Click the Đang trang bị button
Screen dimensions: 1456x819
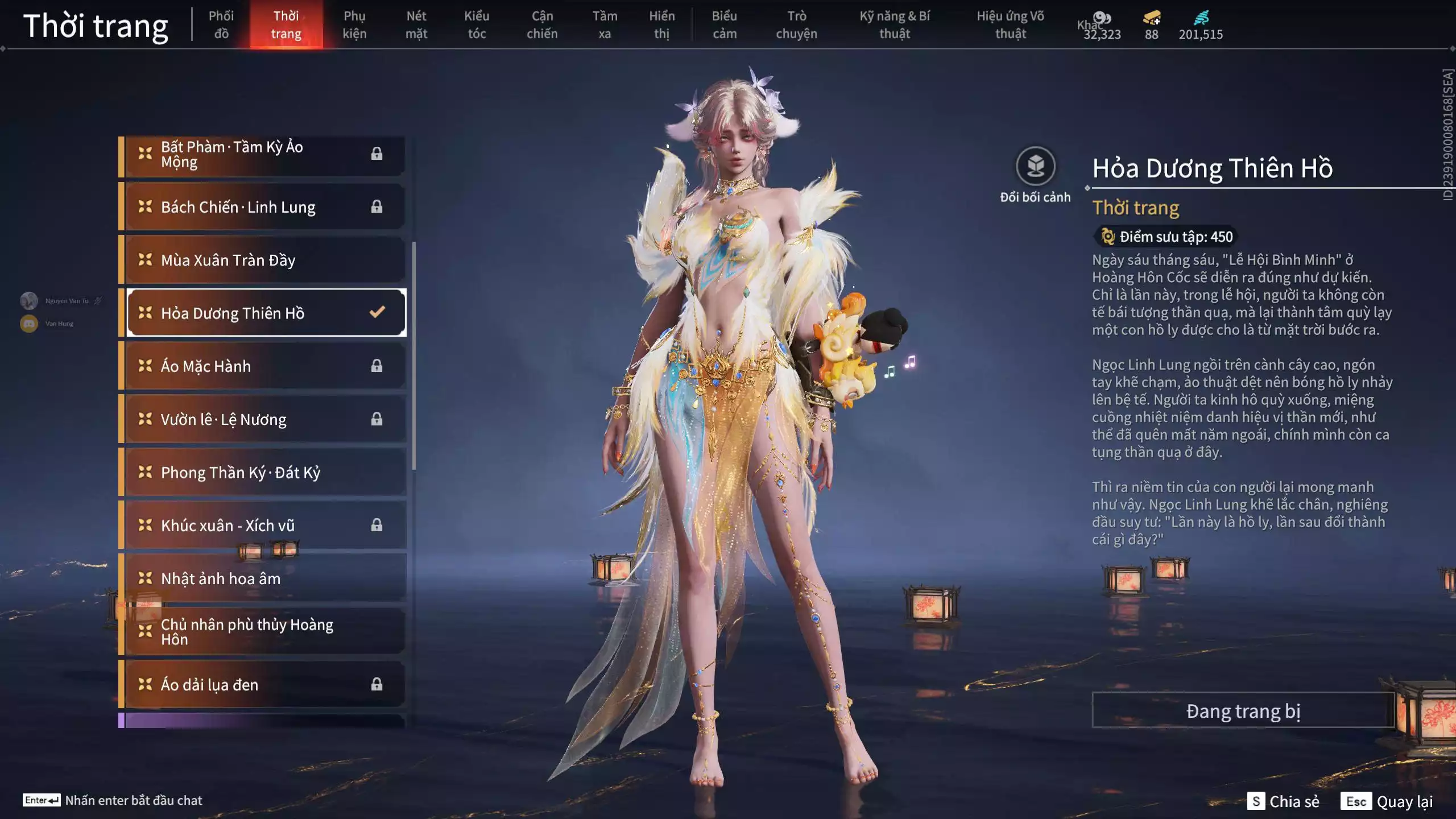1243,710
